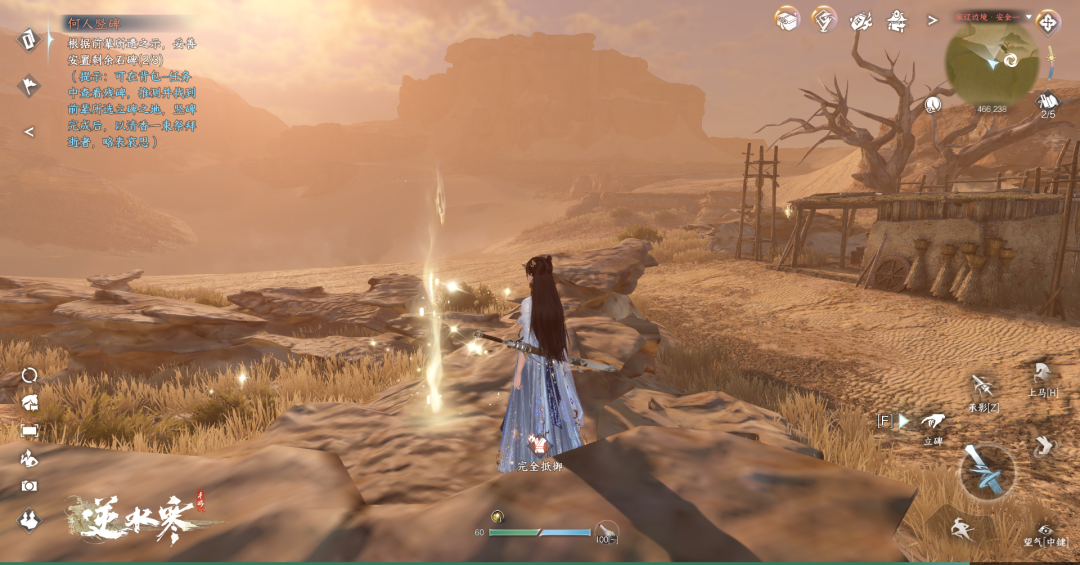Open the camera screenshot icon
Viewport: 1080px width, 565px height.
click(29, 486)
